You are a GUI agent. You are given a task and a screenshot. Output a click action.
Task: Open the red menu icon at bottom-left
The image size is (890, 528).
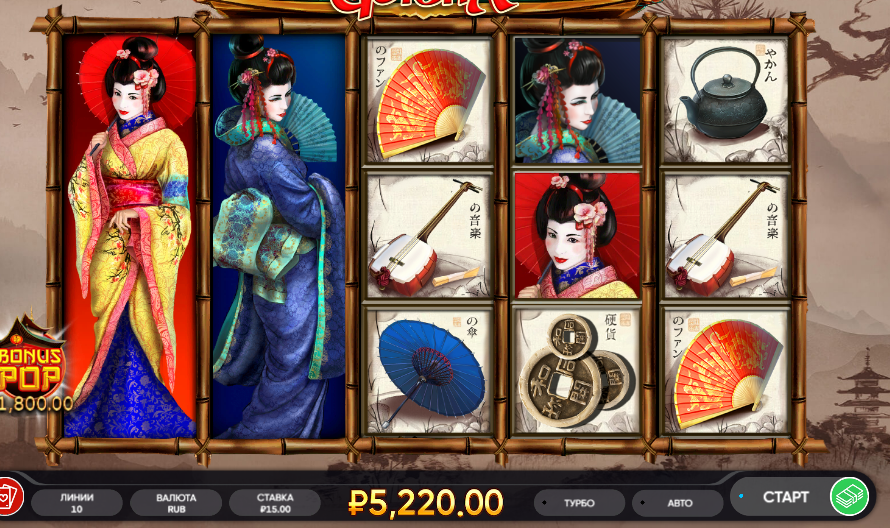click(8, 497)
